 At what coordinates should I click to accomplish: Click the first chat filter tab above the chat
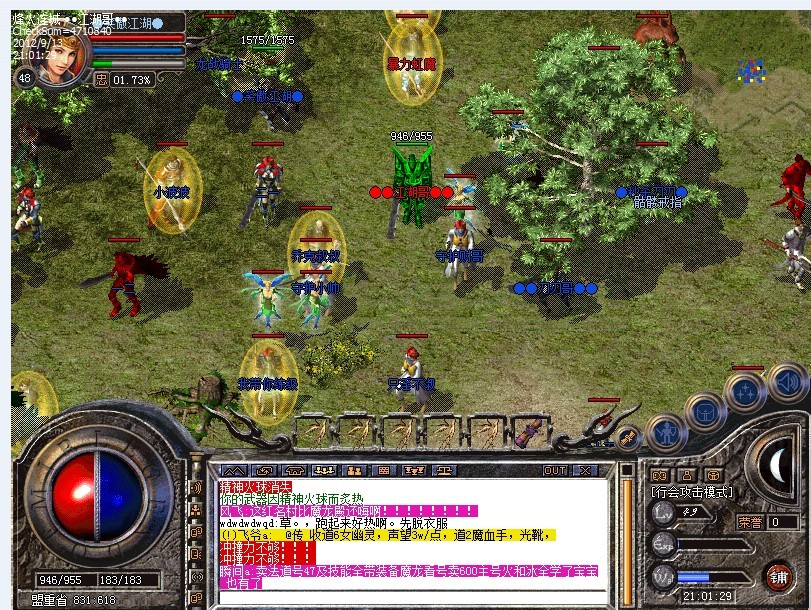pyautogui.click(x=233, y=470)
